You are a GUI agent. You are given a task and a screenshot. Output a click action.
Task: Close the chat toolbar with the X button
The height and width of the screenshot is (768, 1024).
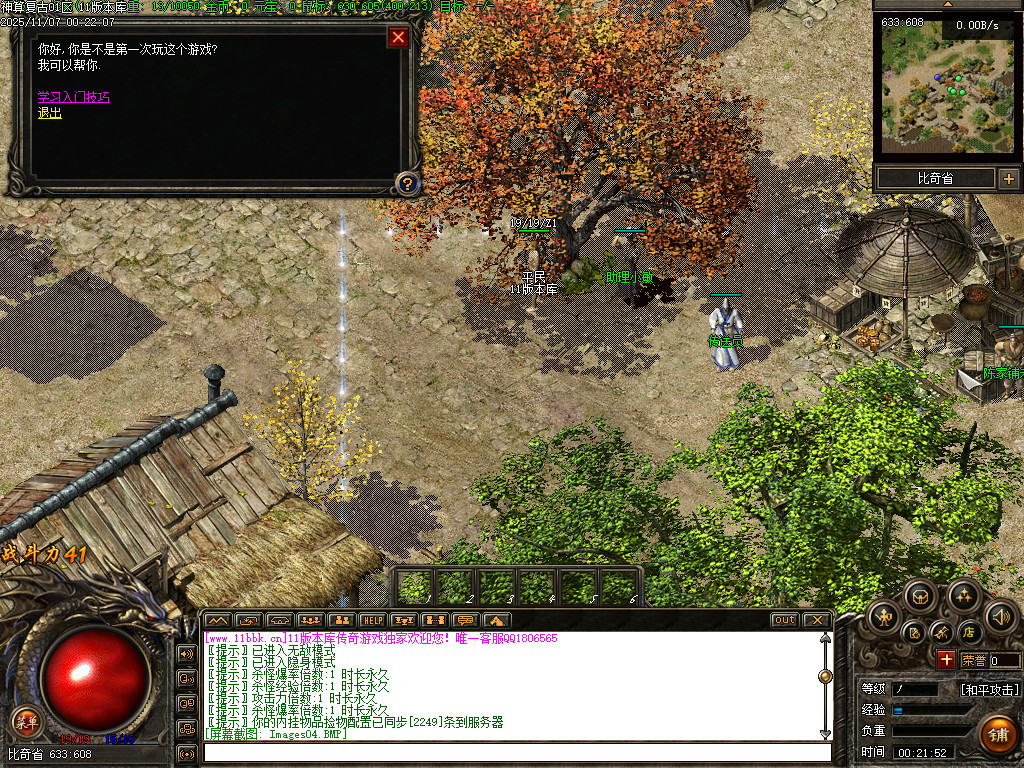coord(816,620)
